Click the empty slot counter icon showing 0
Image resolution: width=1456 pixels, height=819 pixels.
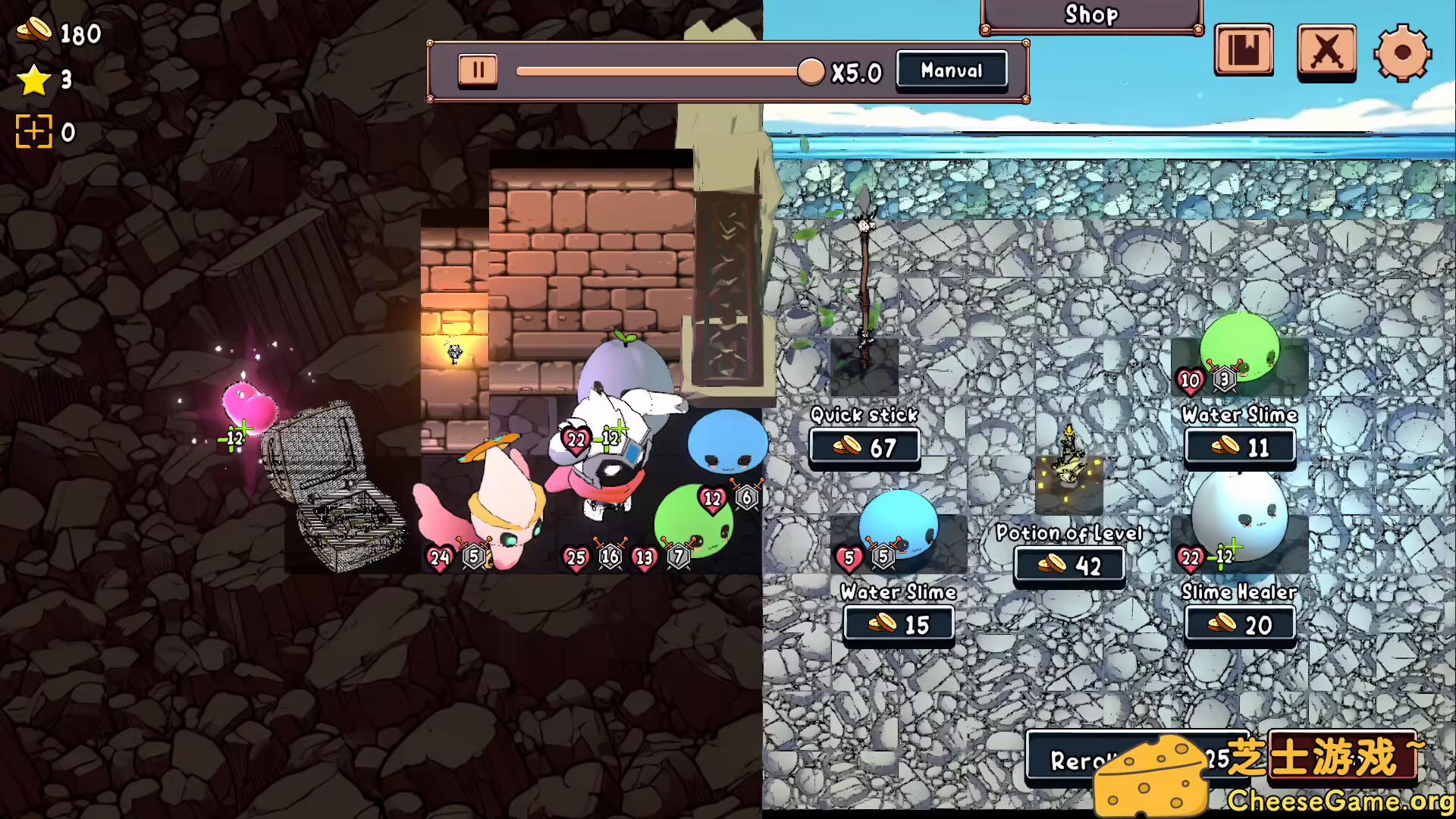(x=33, y=130)
